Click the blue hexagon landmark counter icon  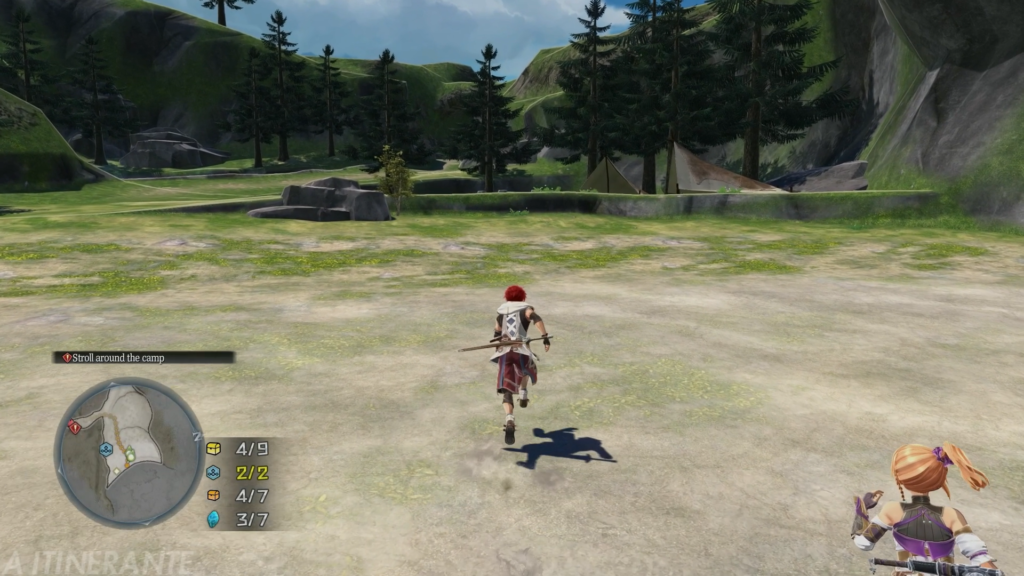(213, 472)
